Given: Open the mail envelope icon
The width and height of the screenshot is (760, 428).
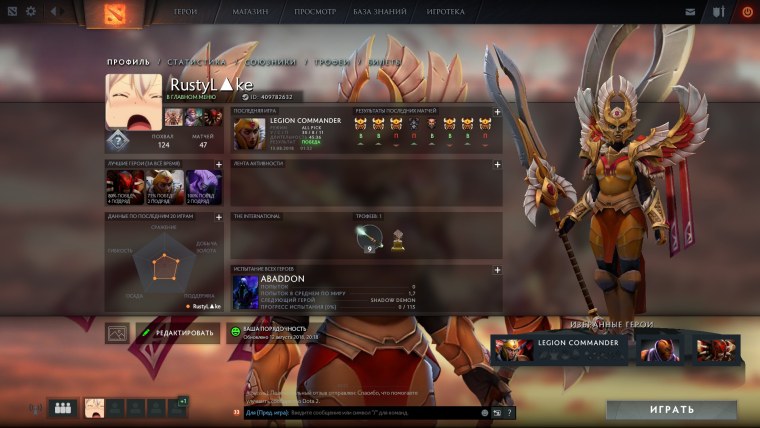Looking at the screenshot, I should tap(690, 12).
